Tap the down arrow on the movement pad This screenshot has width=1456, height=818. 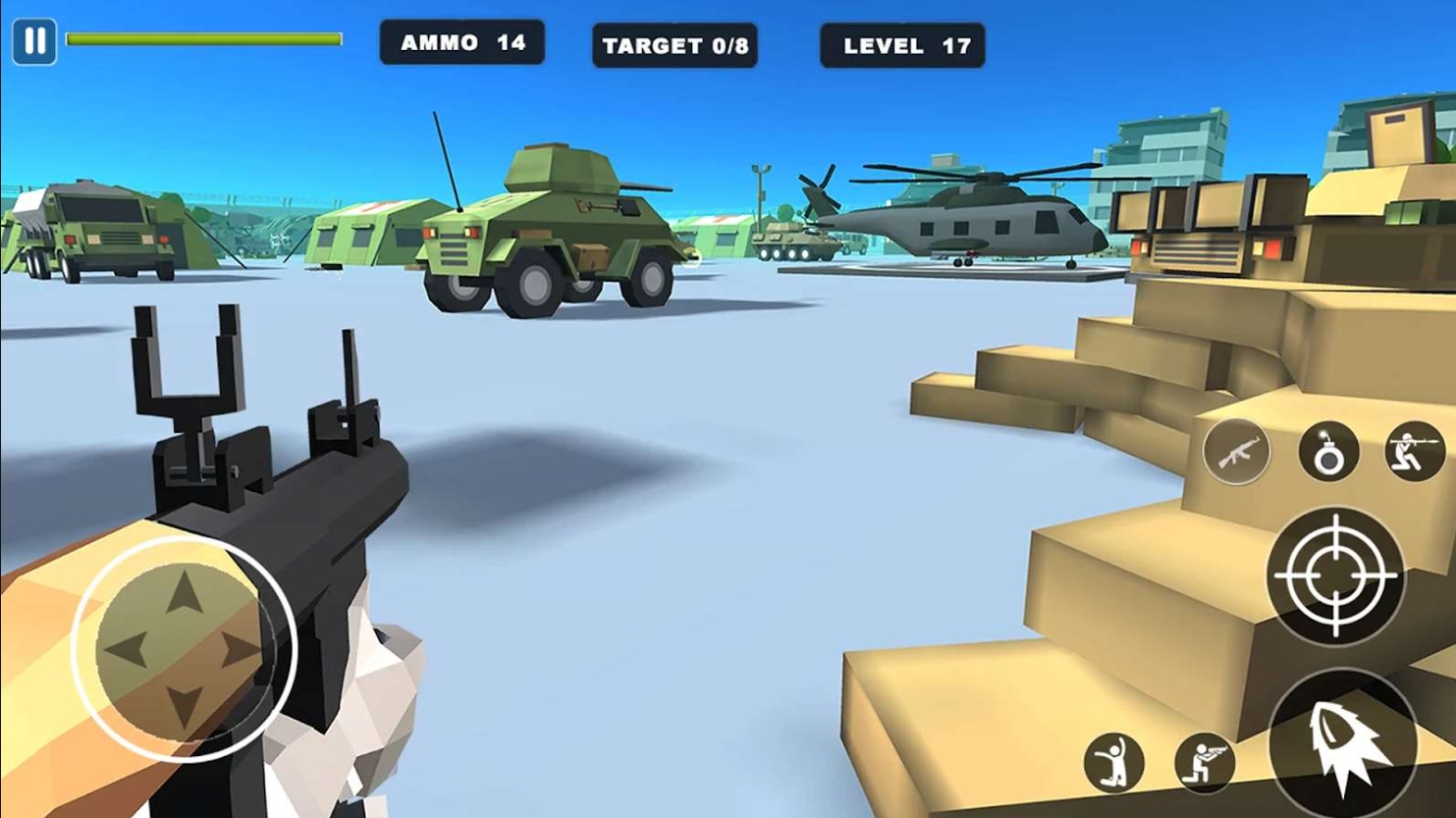(184, 705)
